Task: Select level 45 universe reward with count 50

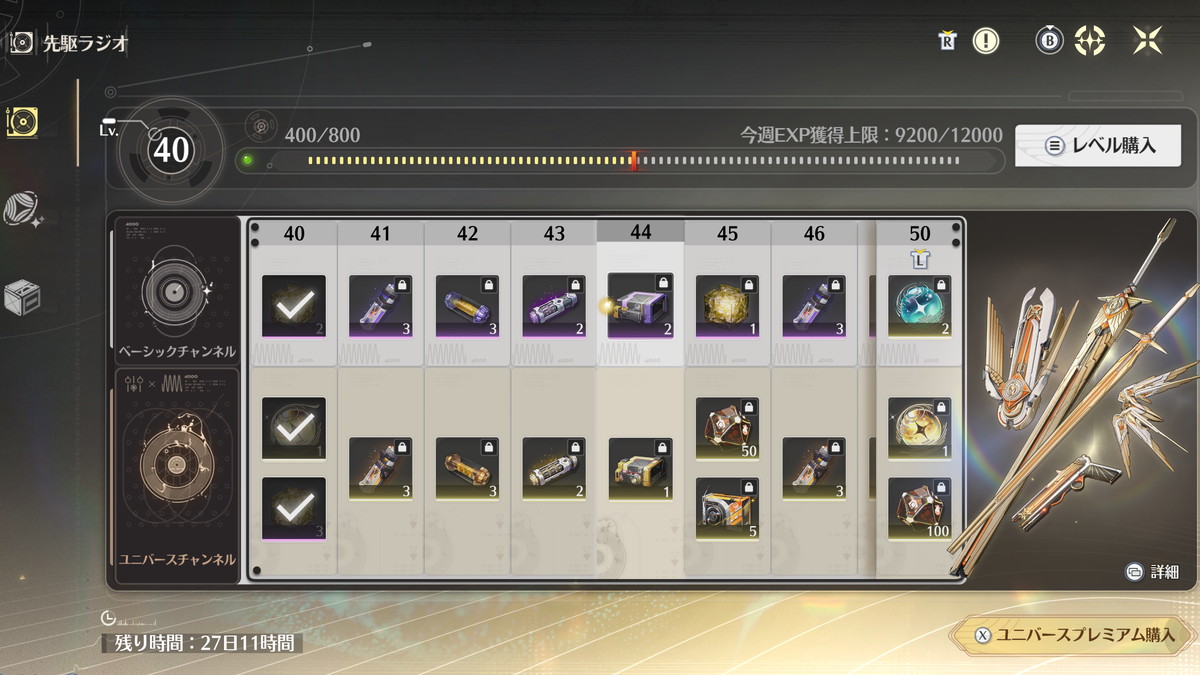Action: (x=727, y=429)
